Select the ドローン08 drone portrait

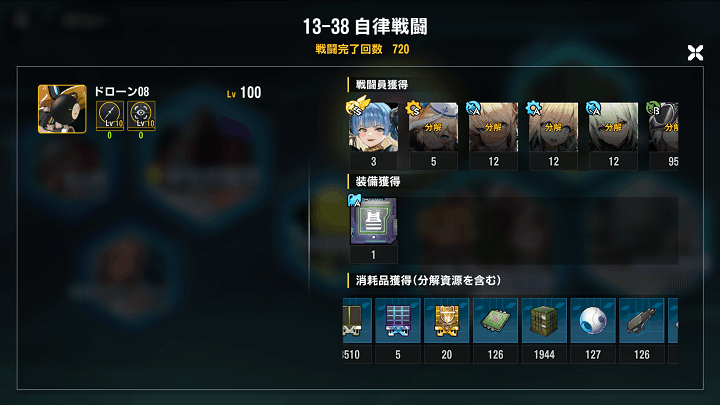click(59, 107)
